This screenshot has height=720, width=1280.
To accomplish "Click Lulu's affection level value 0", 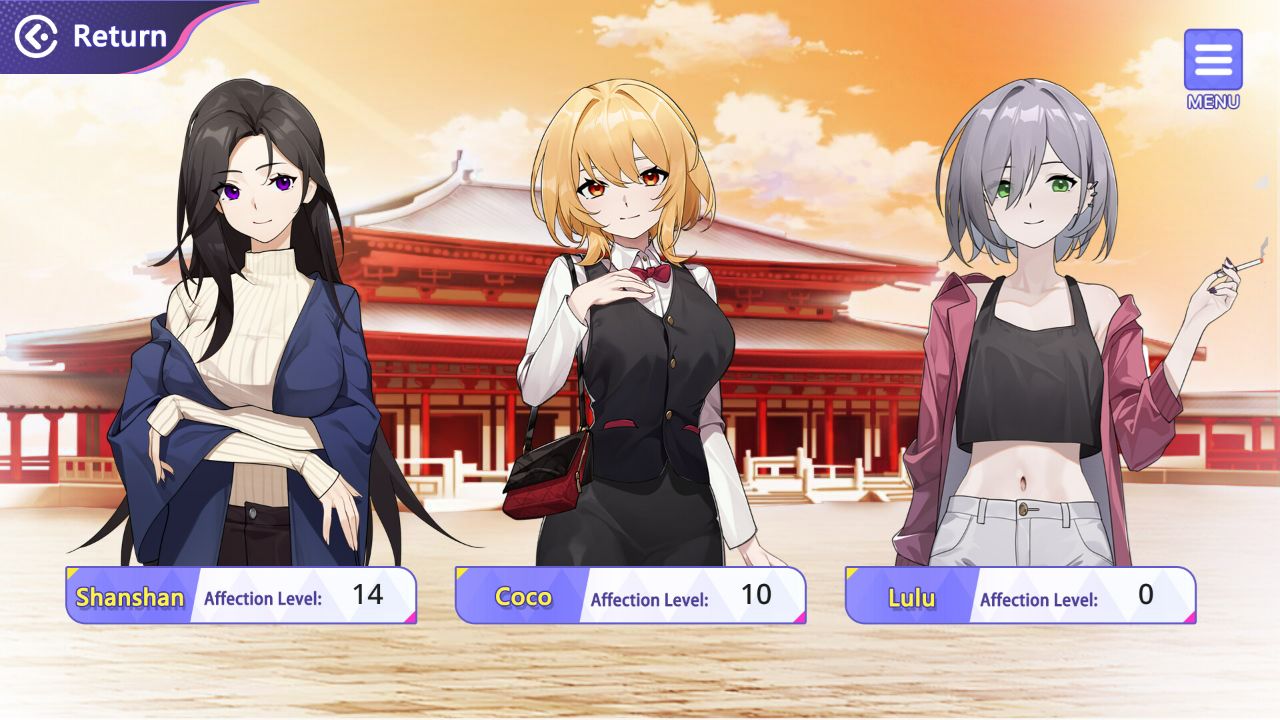I will pos(1146,594).
